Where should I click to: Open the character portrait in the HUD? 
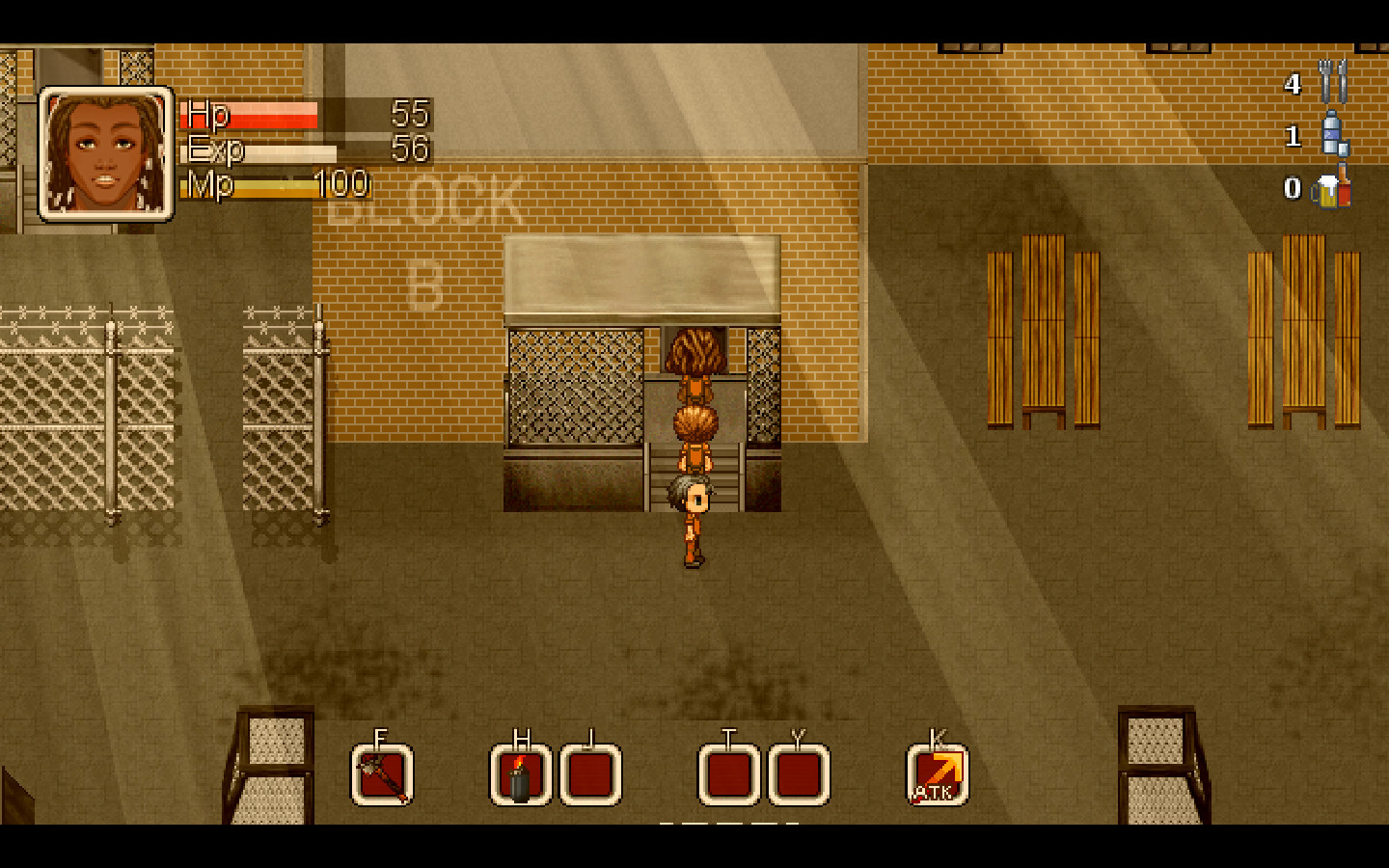coord(104,154)
